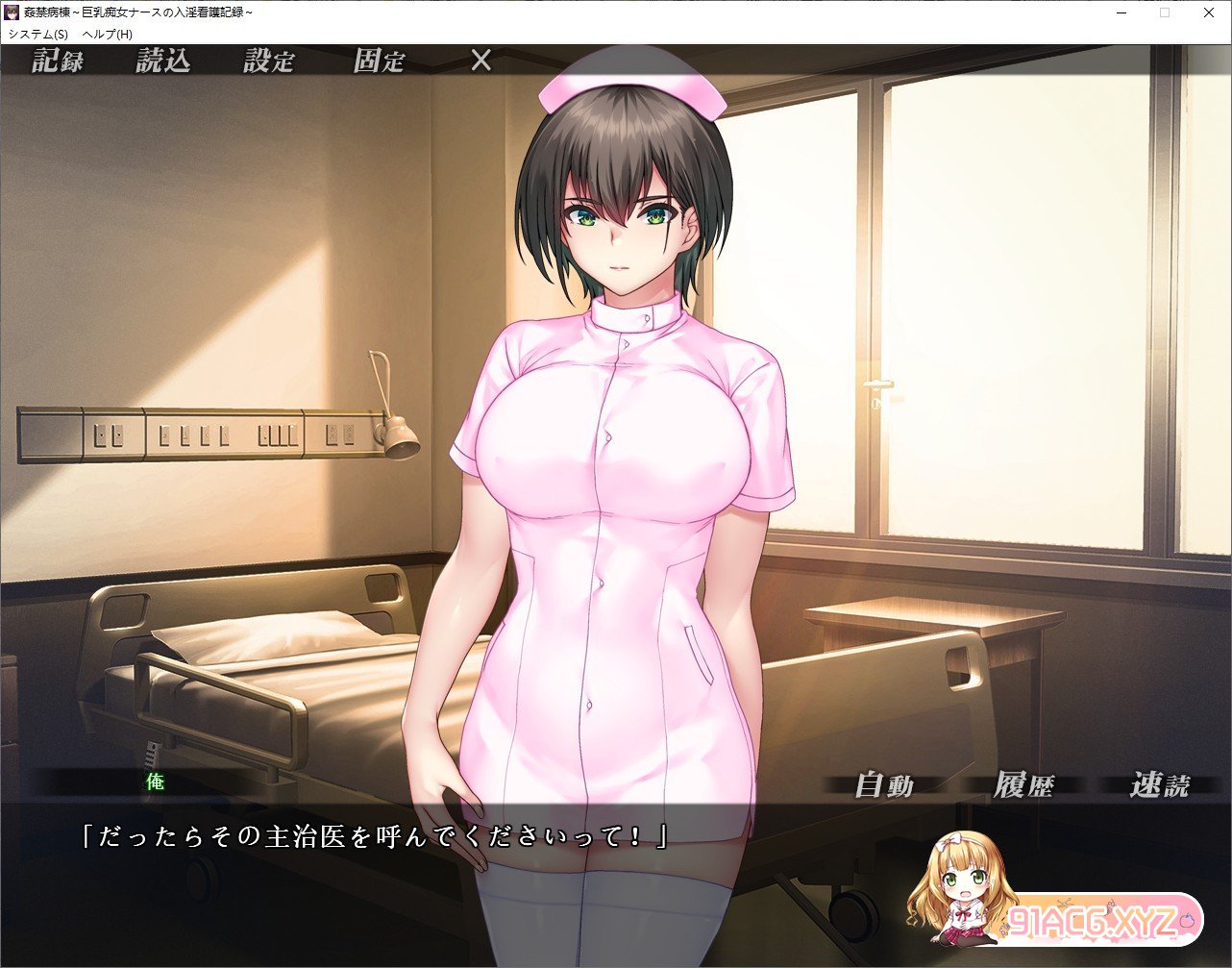Screen dimensions: 1232x968
Task: Open the 読込 load menu
Action: 163,62
